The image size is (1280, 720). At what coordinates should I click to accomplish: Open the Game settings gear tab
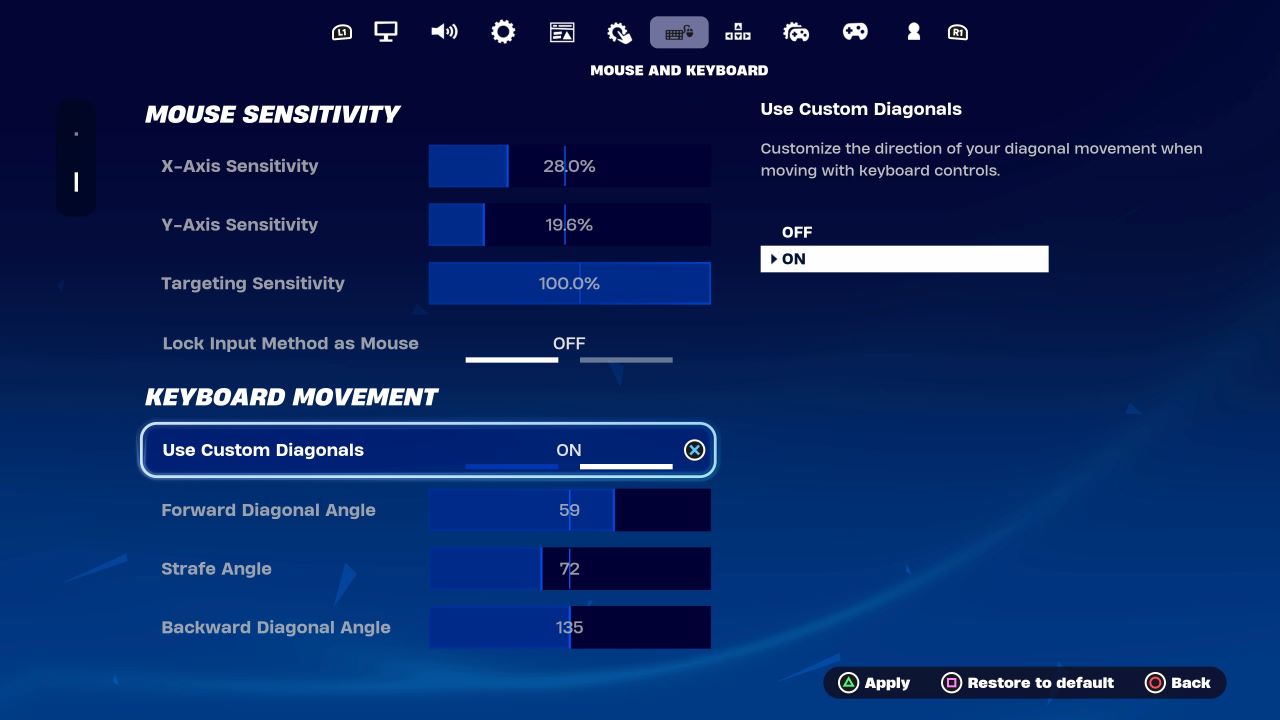coord(503,31)
